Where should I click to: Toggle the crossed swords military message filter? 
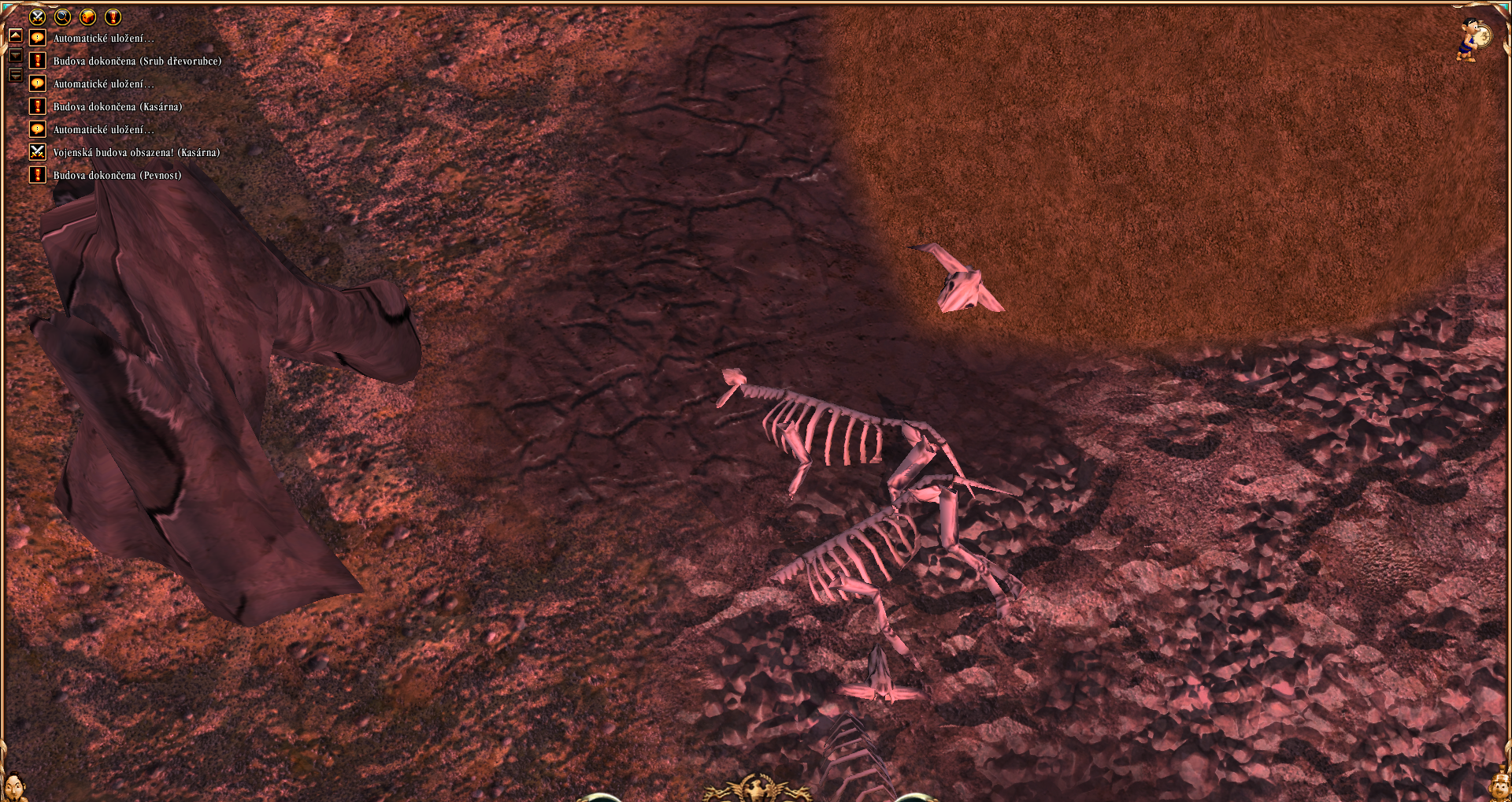(x=37, y=17)
